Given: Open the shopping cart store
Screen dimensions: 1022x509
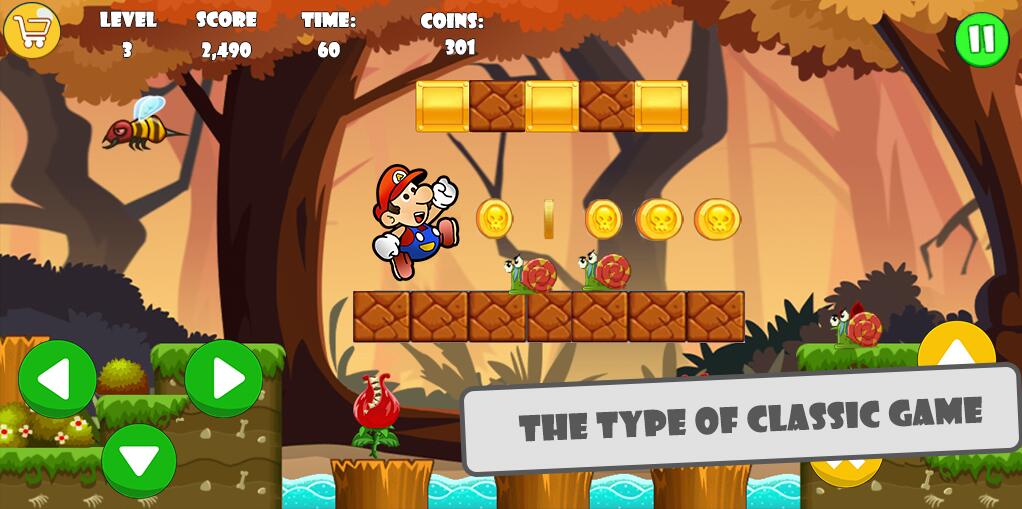Looking at the screenshot, I should coord(32,30).
